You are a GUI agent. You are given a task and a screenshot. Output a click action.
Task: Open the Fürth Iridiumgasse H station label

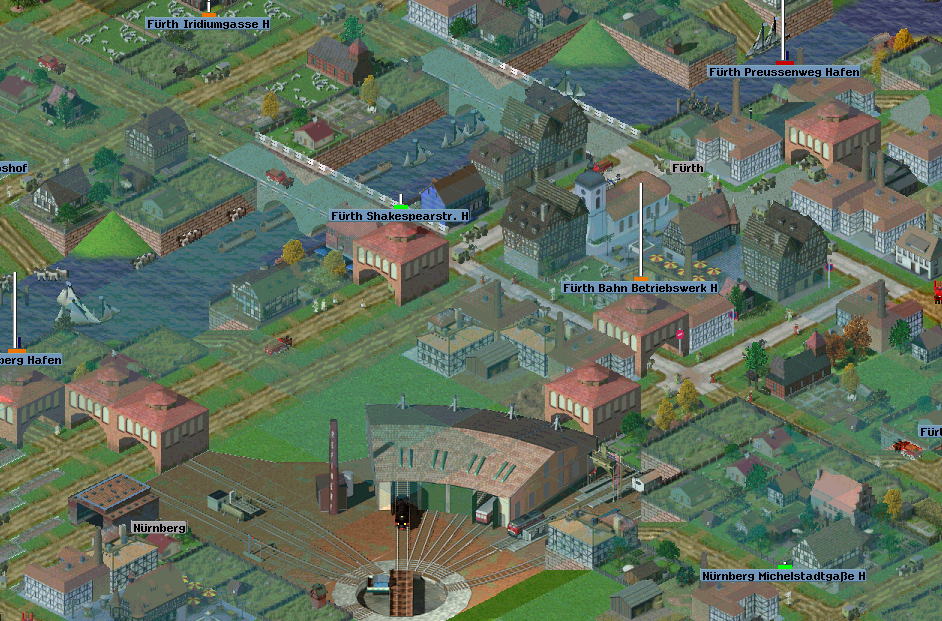click(208, 23)
